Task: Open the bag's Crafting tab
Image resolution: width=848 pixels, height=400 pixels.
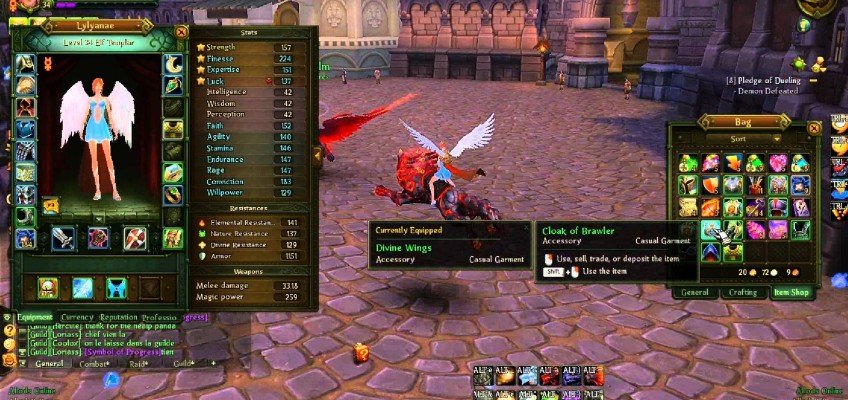Action: (x=742, y=292)
